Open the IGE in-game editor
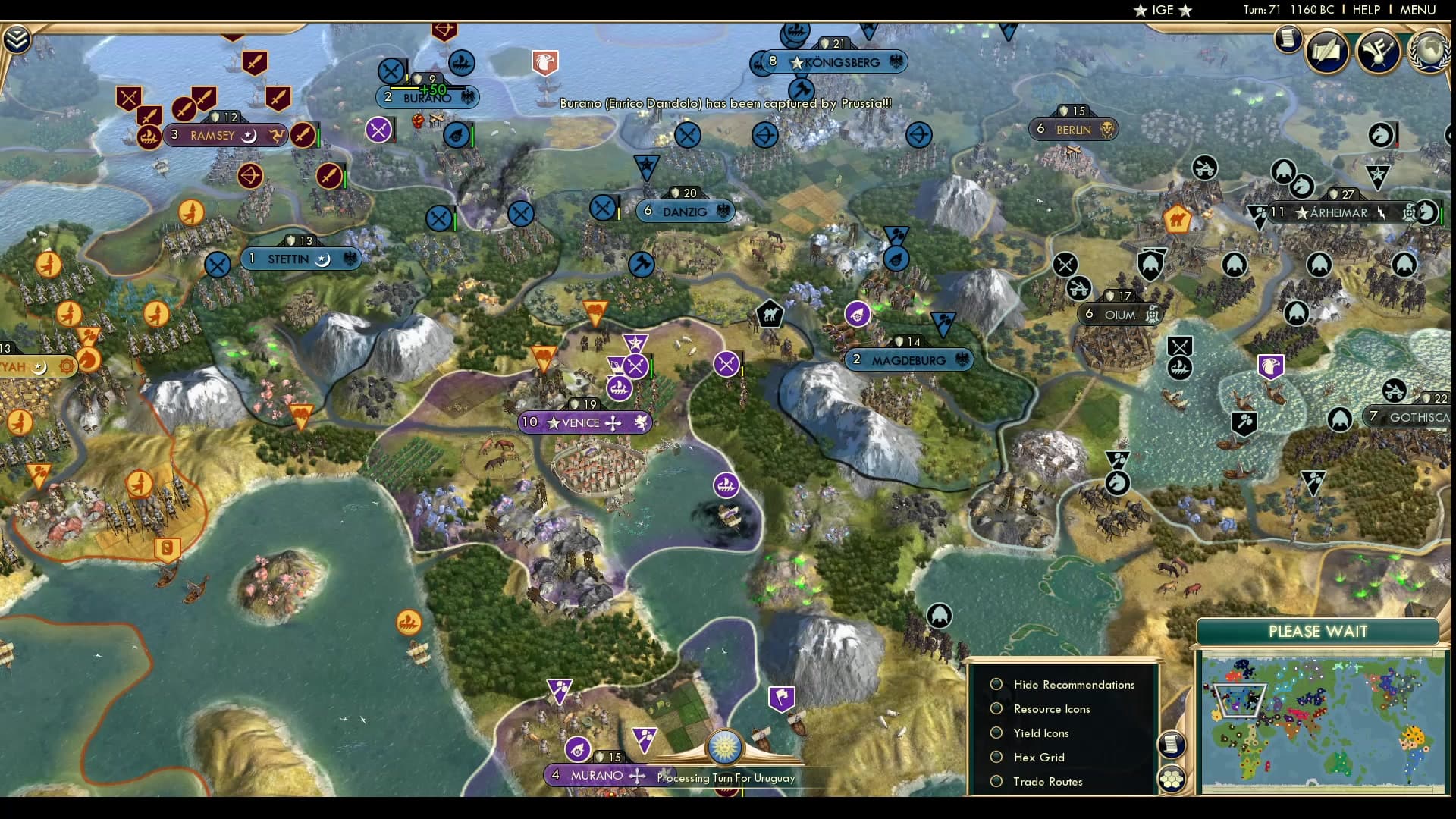Viewport: 1456px width, 819px height. (x=1163, y=10)
